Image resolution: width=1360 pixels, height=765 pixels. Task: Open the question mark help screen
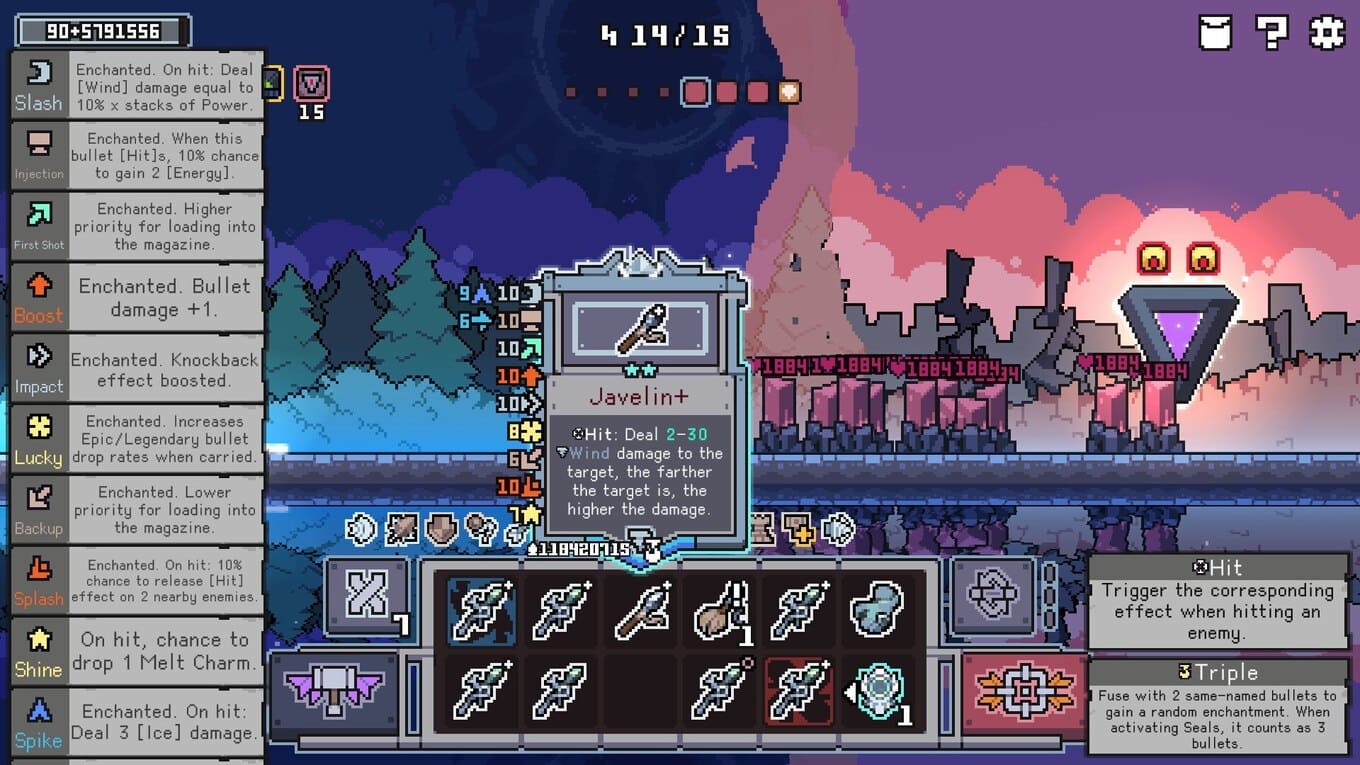(x=1271, y=33)
